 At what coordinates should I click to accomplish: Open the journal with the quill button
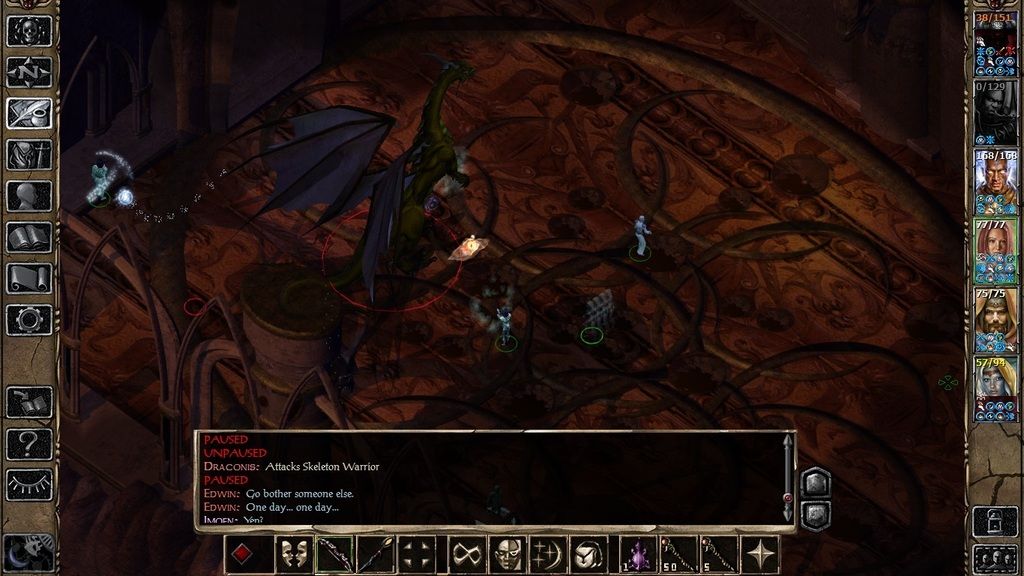click(29, 113)
